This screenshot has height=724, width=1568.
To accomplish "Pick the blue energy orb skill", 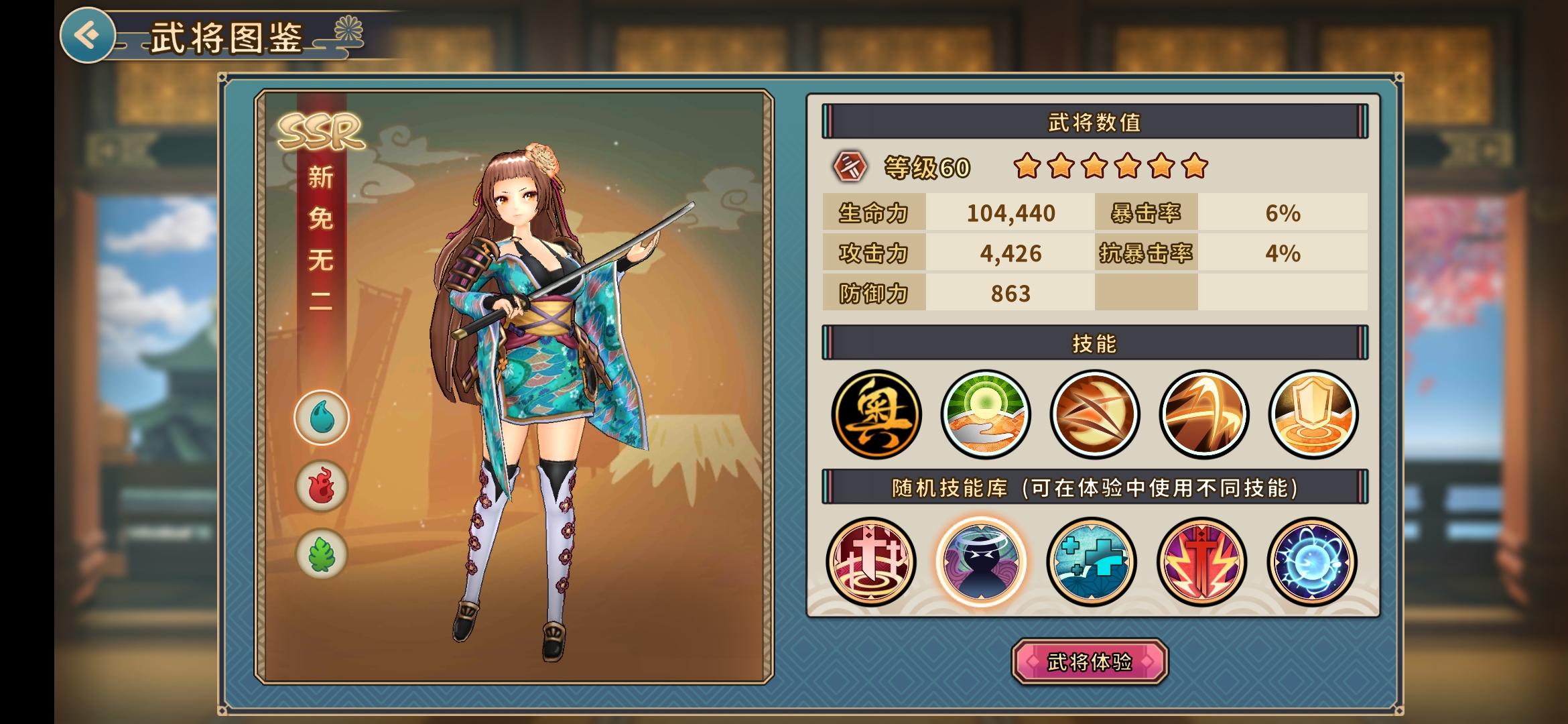I will click(1311, 562).
